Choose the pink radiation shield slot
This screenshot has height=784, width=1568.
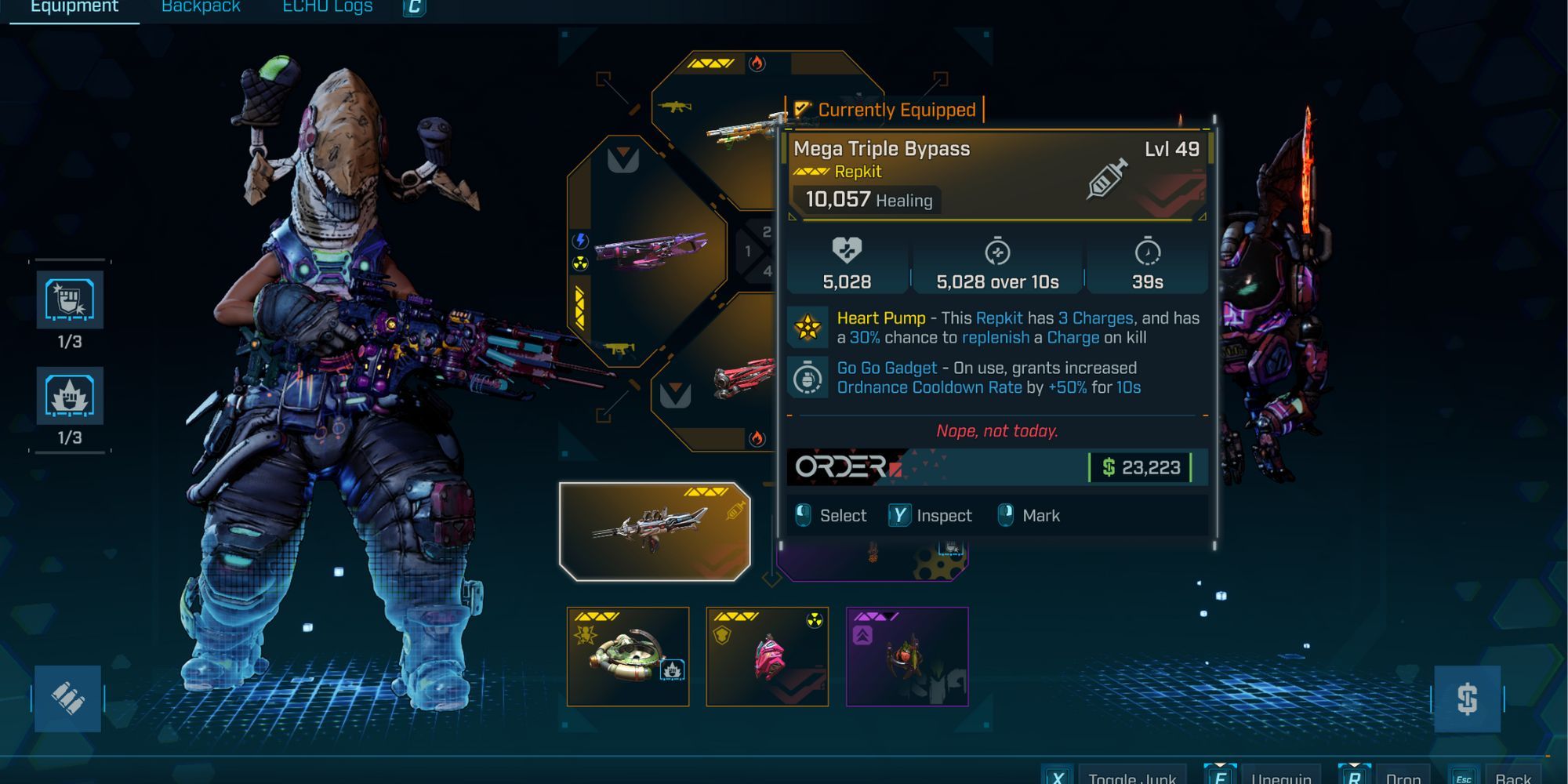pos(767,656)
